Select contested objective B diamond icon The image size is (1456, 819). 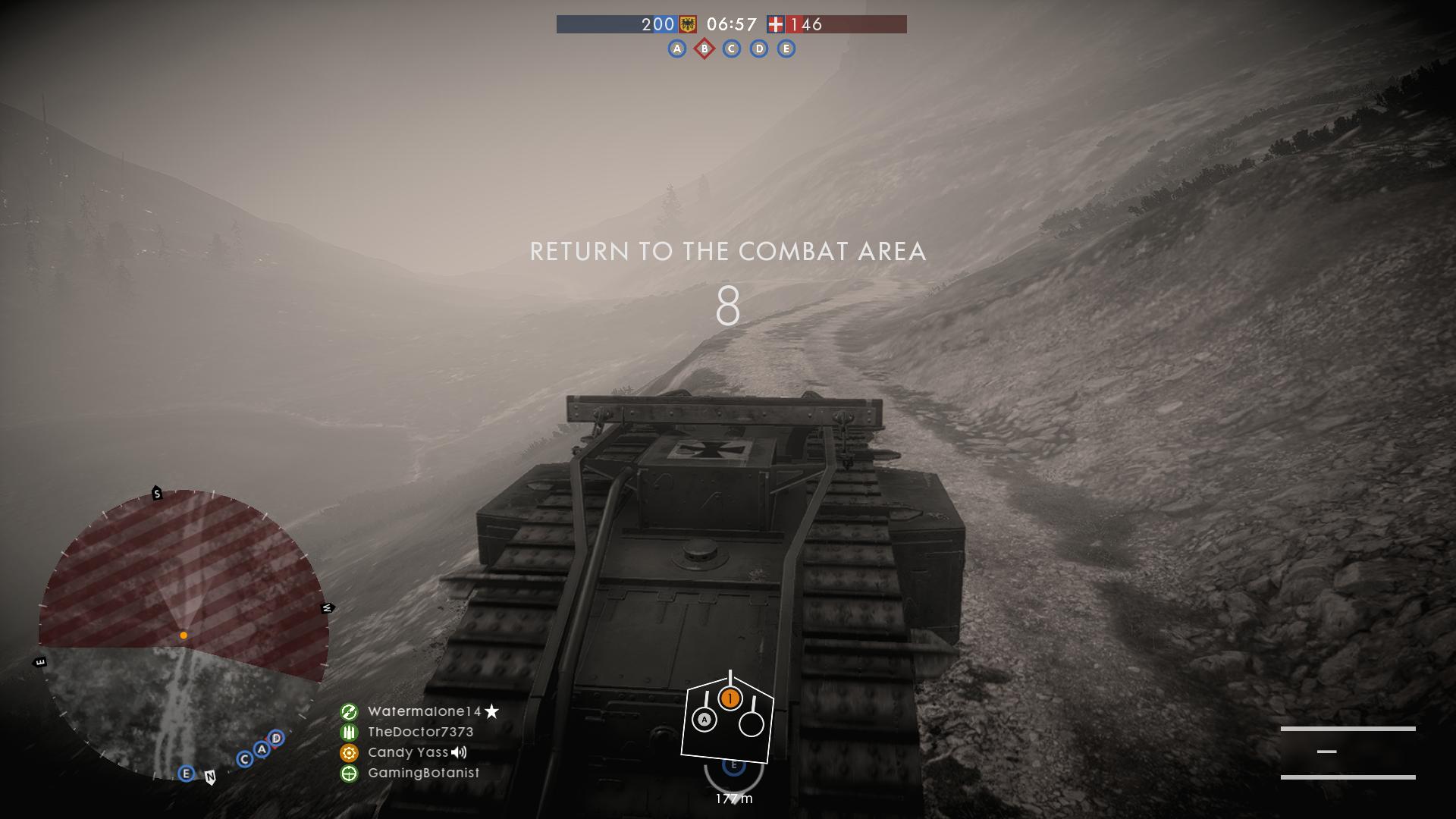(x=704, y=49)
